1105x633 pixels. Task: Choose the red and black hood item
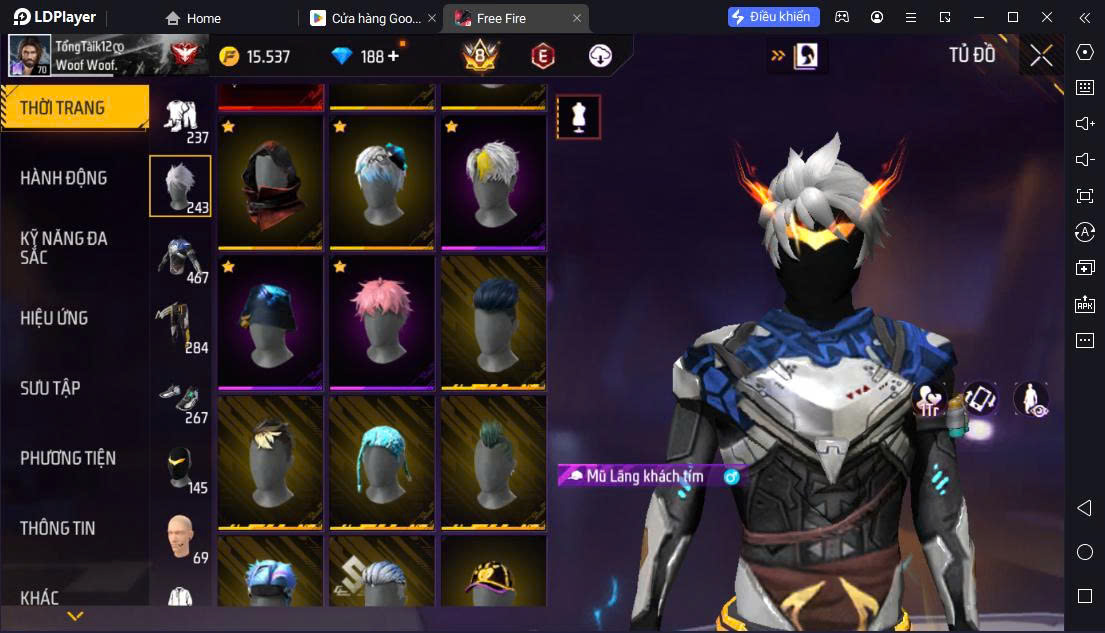(270, 182)
